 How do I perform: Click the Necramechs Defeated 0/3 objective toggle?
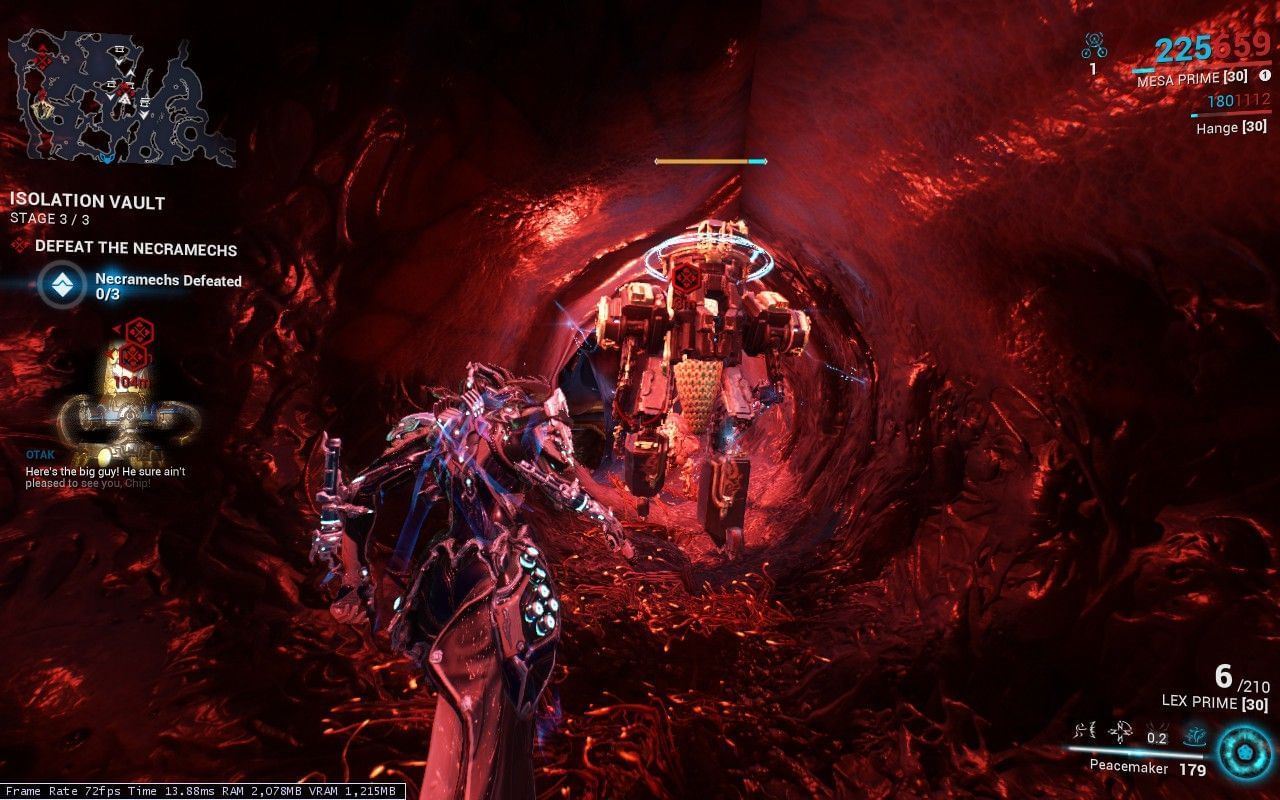point(65,283)
